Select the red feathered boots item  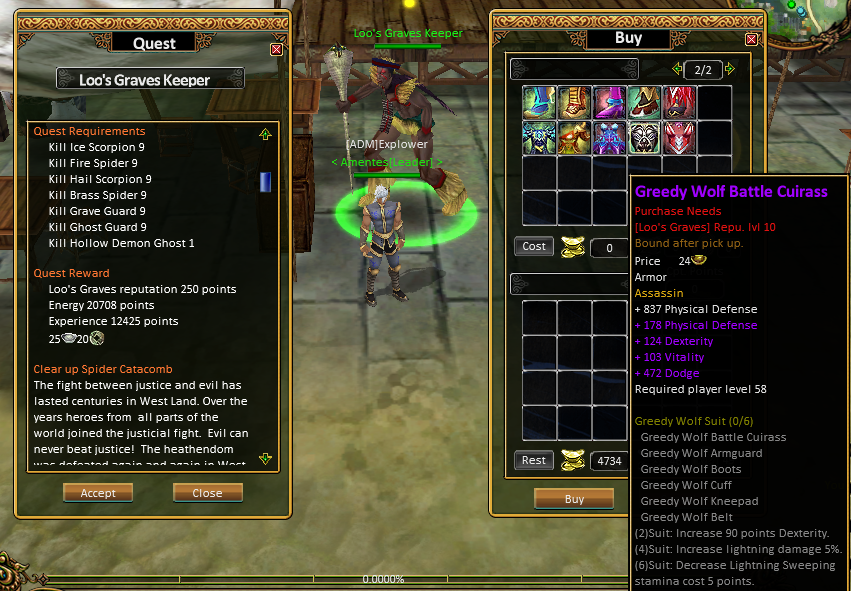(x=679, y=102)
